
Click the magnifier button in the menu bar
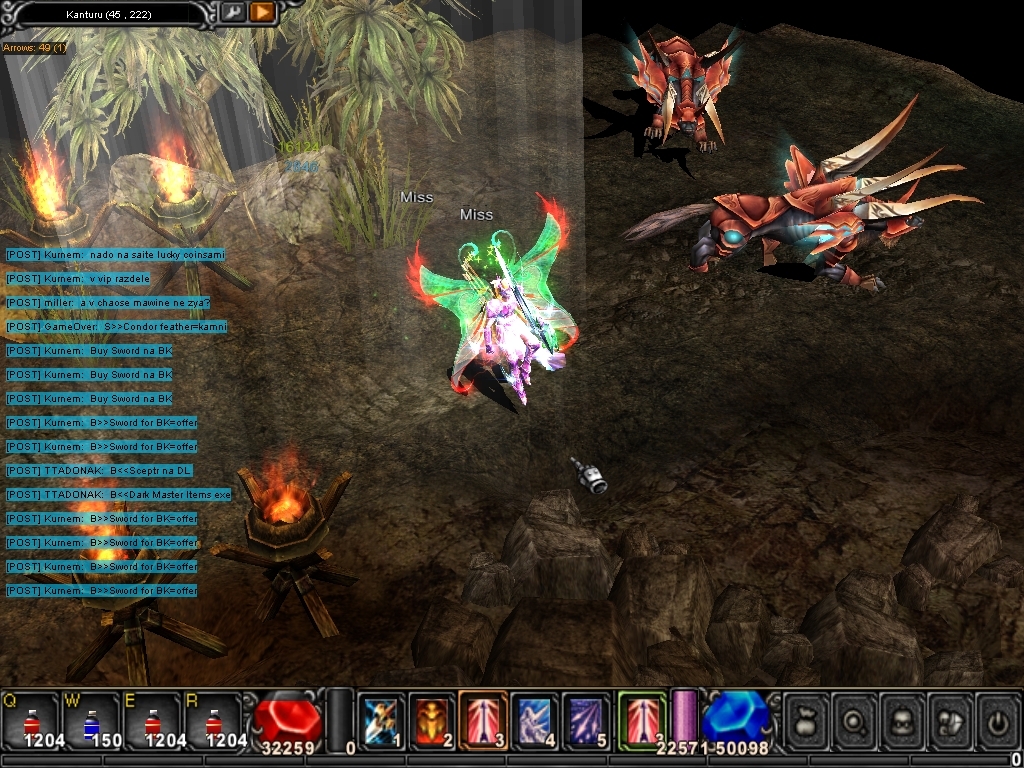[855, 718]
